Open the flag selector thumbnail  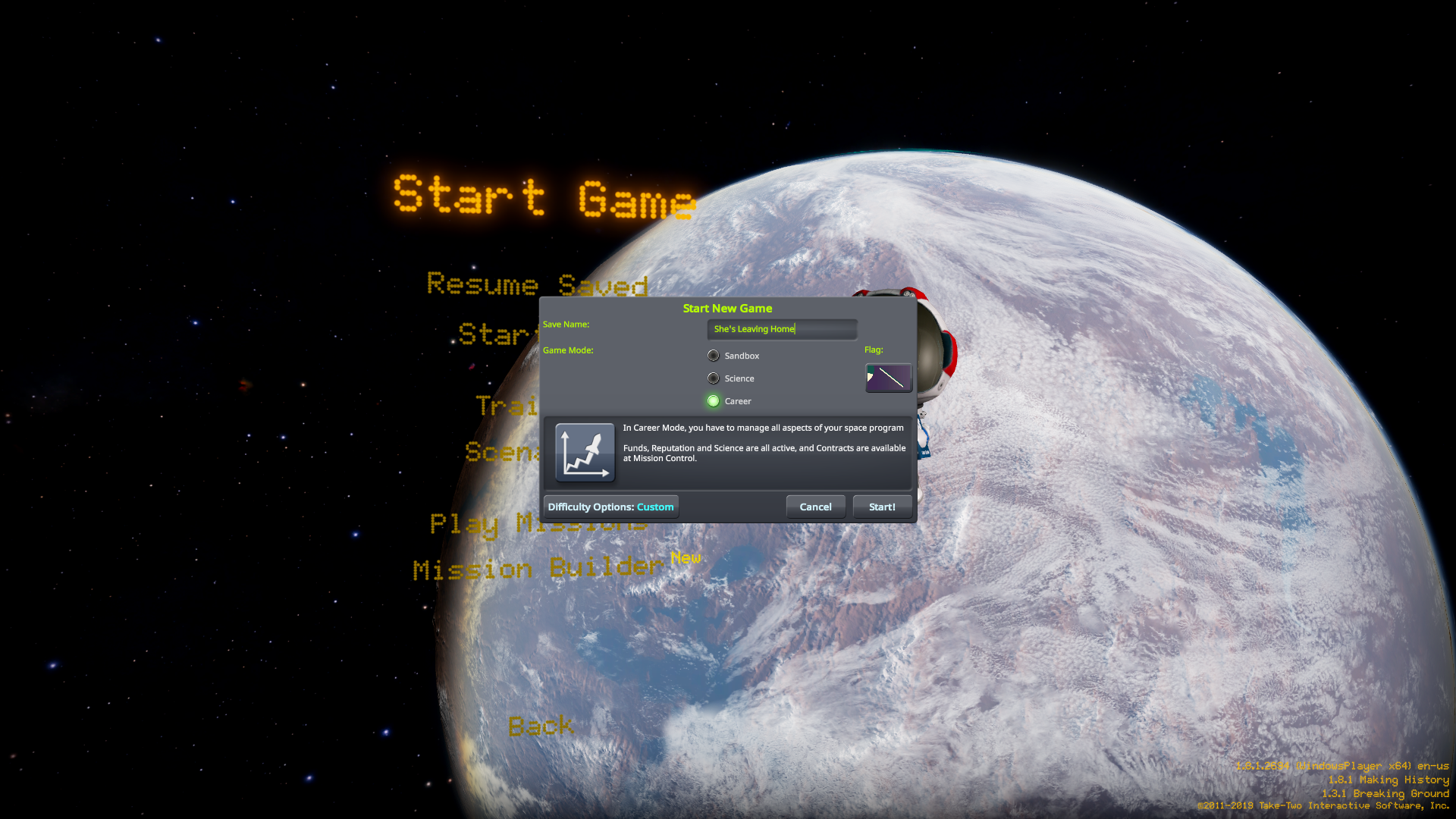(x=888, y=378)
